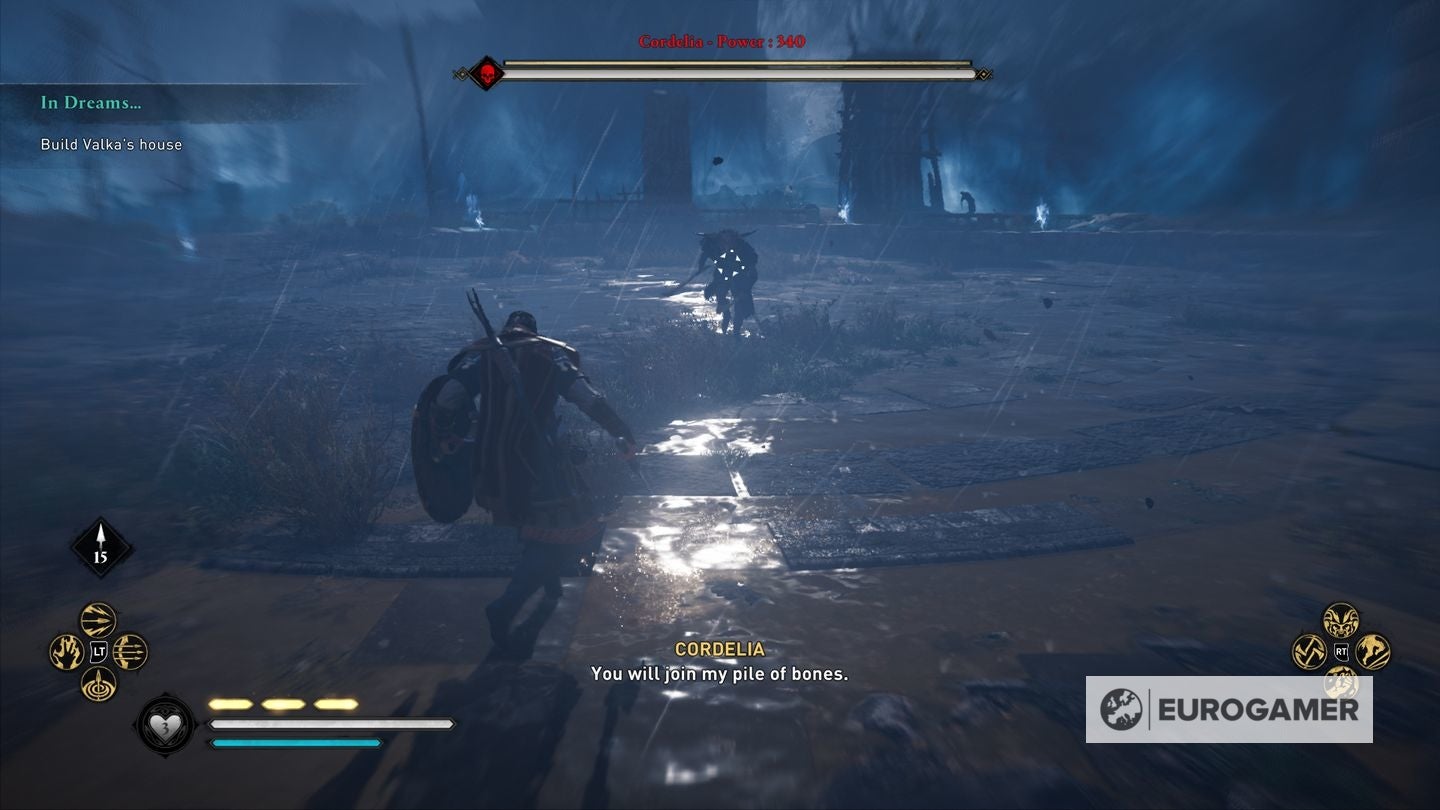This screenshot has height=810, width=1440.
Task: Select the ranged arrow volley ability icon
Action: (96, 619)
